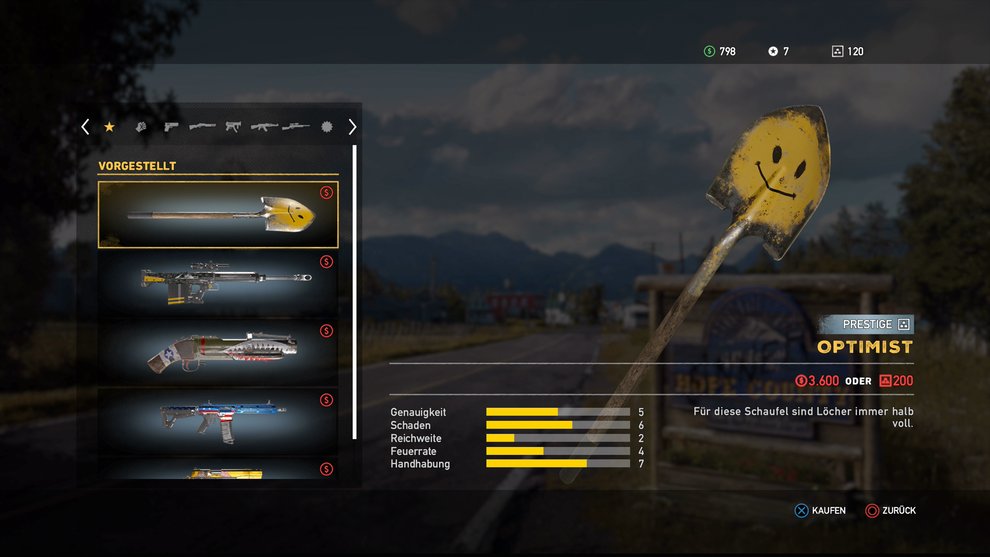View the assault rifle category tab
Screen dimensions: 990x557
[264, 127]
